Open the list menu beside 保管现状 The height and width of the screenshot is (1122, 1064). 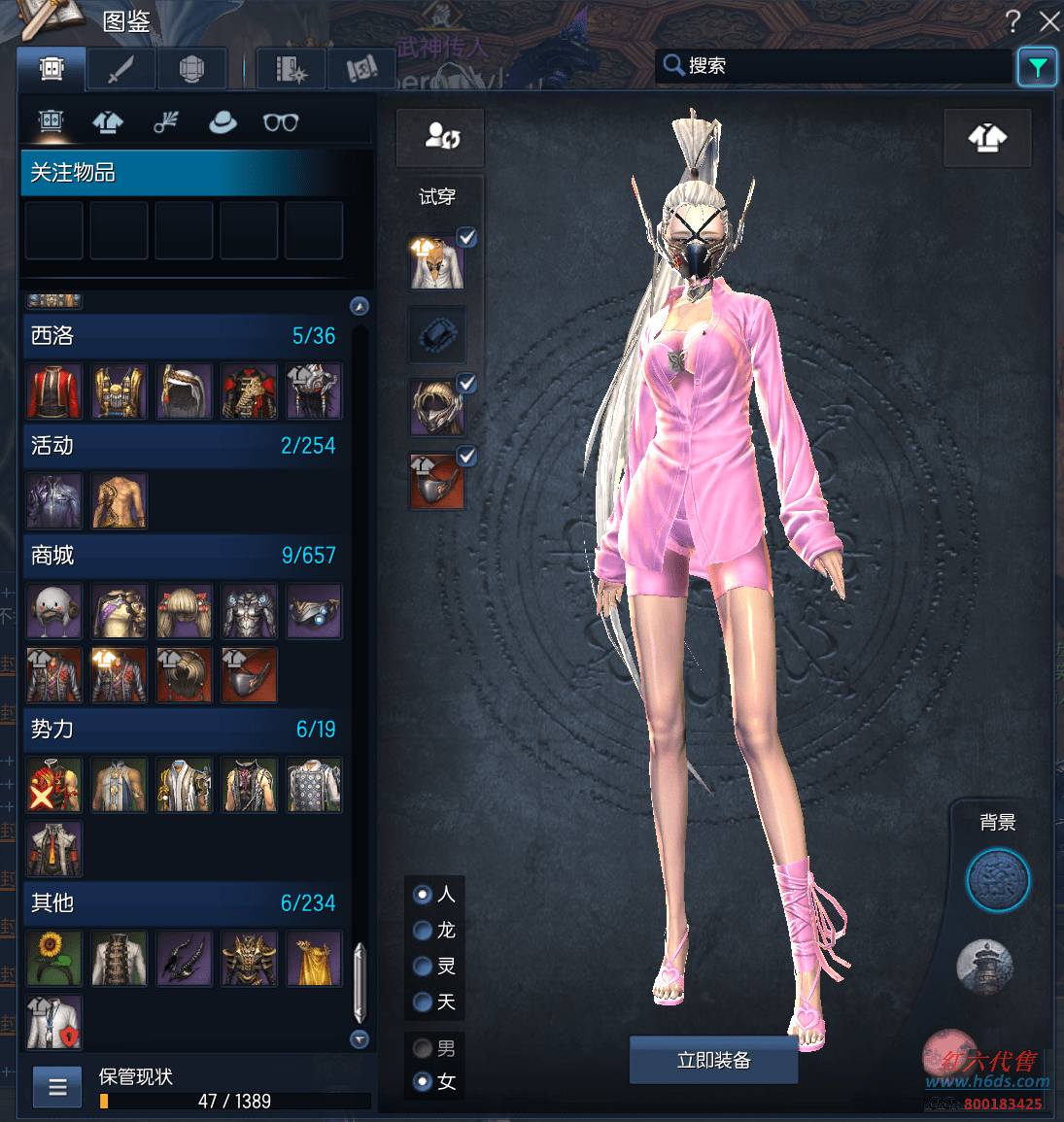coord(57,1087)
